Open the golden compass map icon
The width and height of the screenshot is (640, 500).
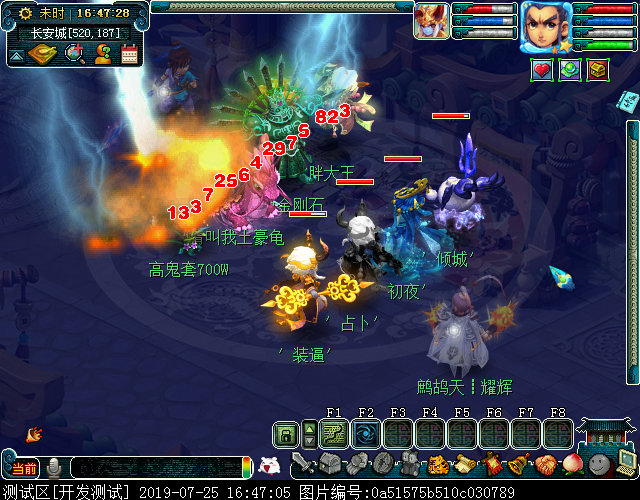point(41,54)
